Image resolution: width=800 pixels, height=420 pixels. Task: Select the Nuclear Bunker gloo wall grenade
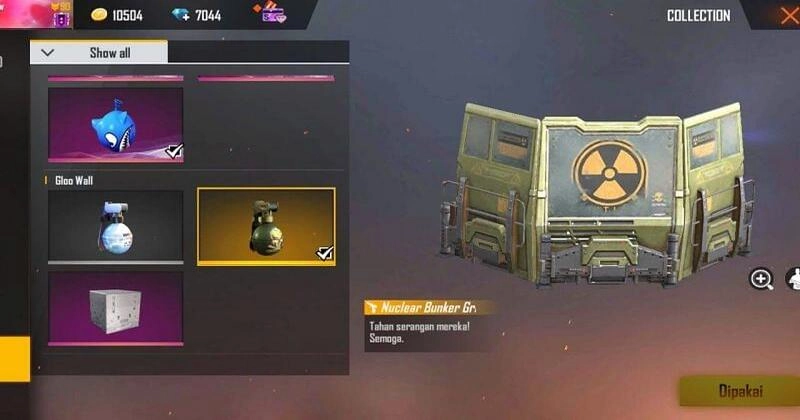click(x=266, y=226)
